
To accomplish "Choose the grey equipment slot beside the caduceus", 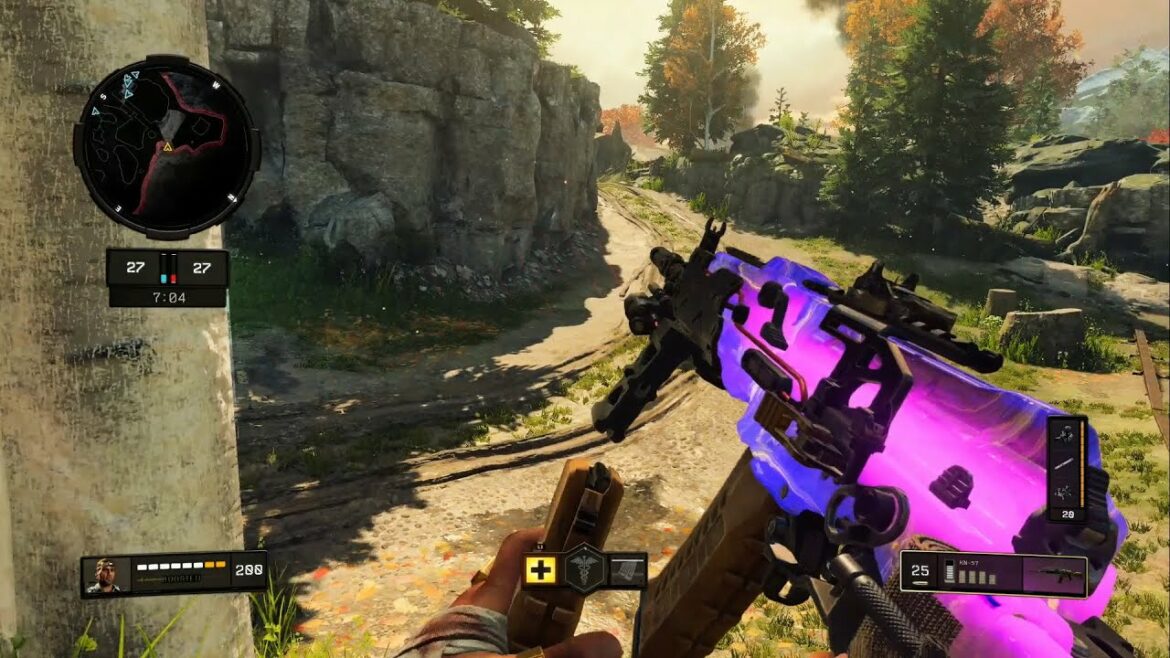I will 627,571.
